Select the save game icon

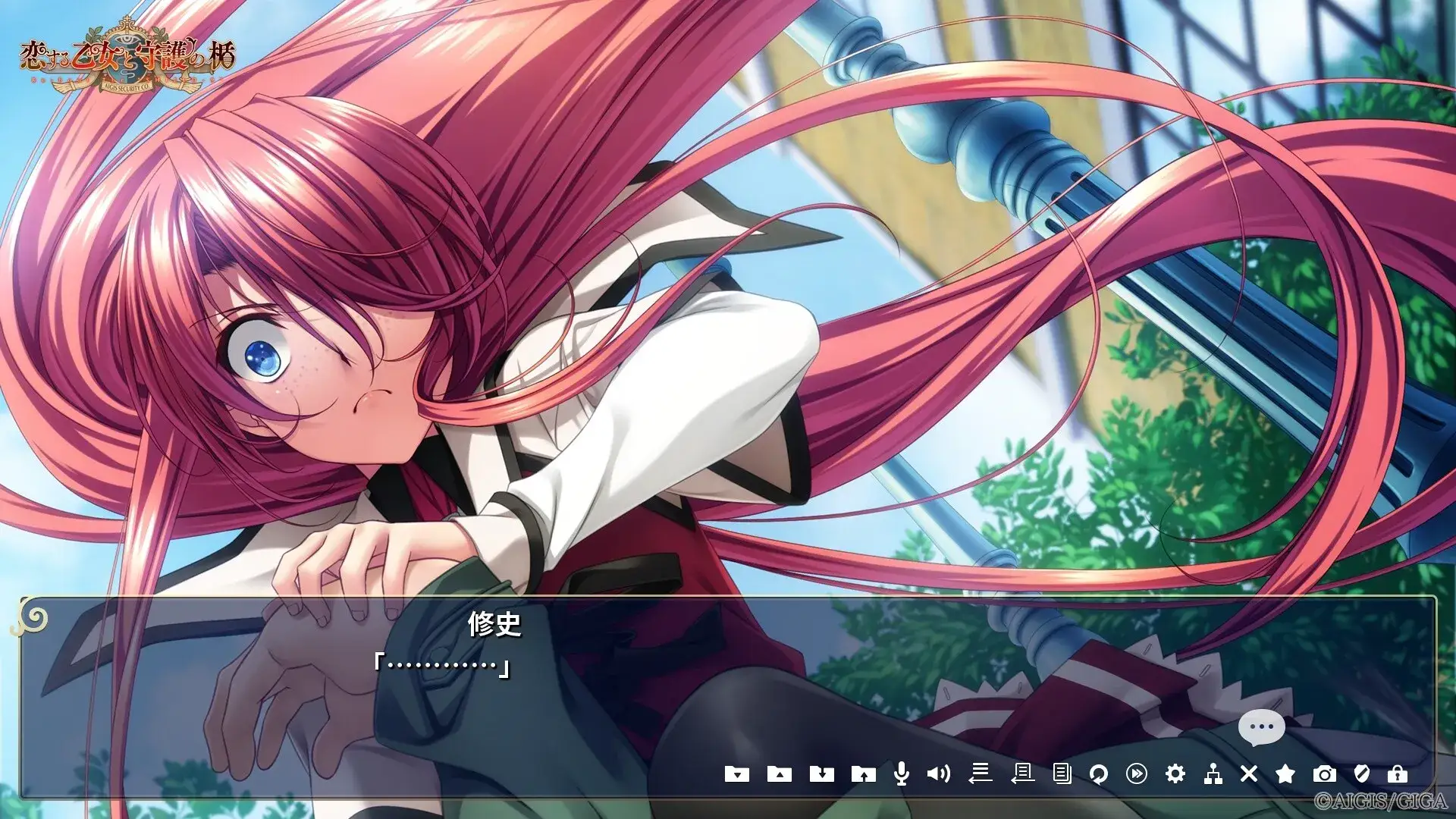(823, 773)
